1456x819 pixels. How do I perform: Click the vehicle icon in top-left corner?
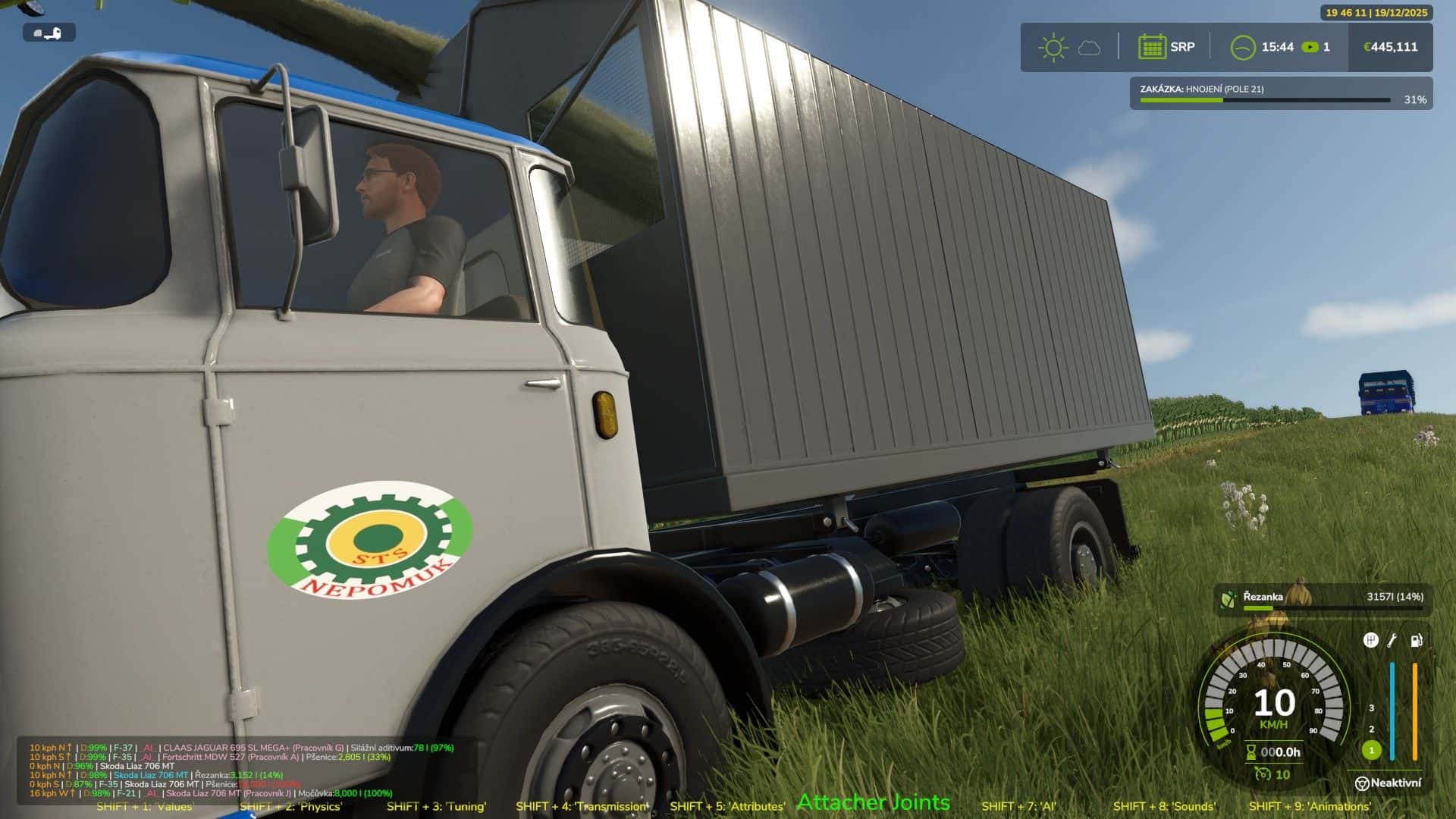tap(49, 33)
